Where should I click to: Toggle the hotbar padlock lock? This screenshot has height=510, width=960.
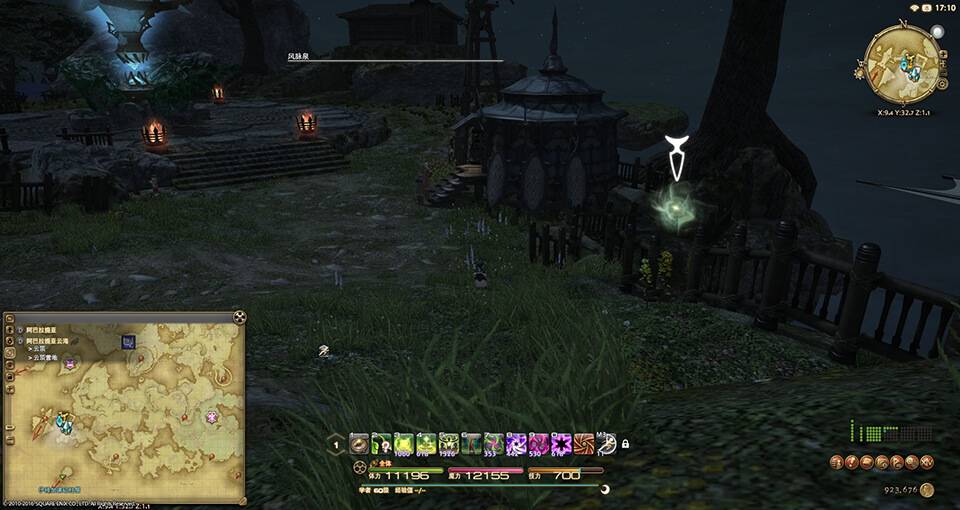point(625,444)
